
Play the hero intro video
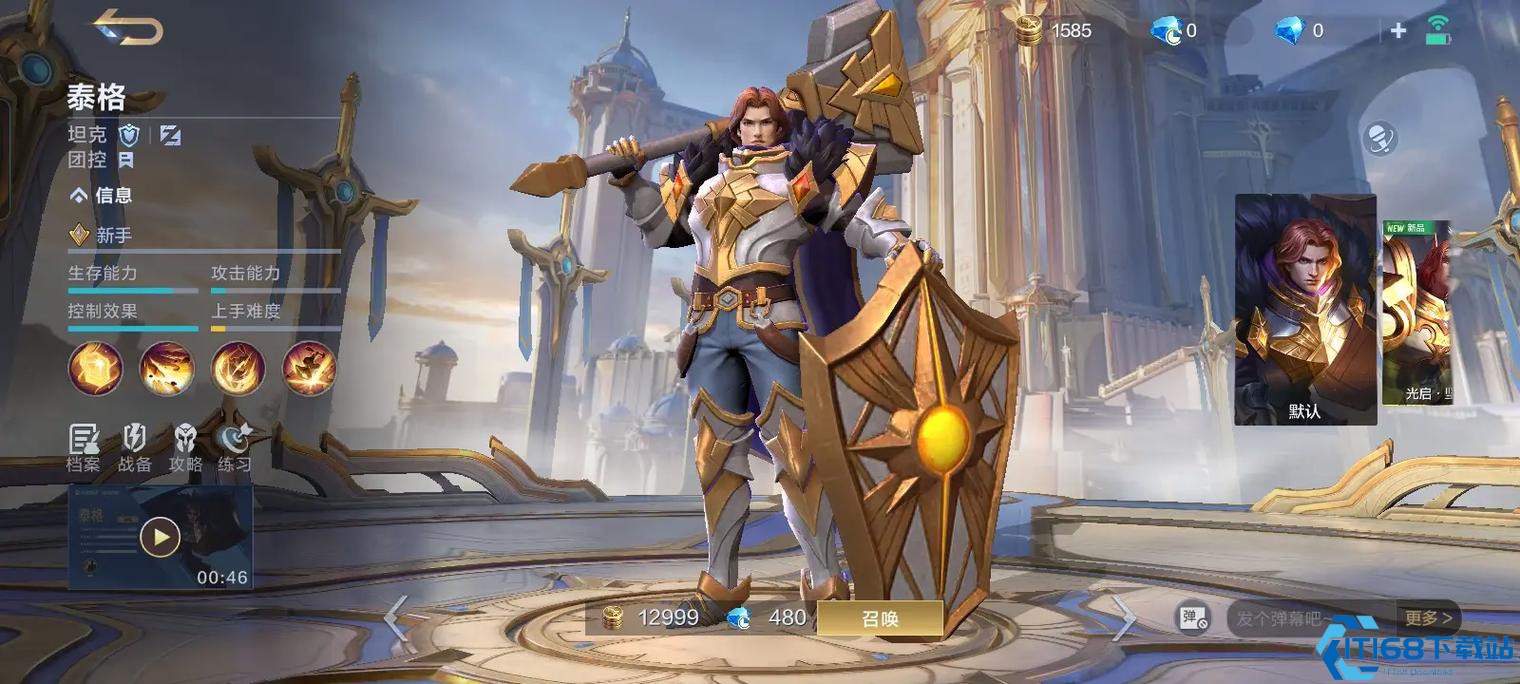160,538
